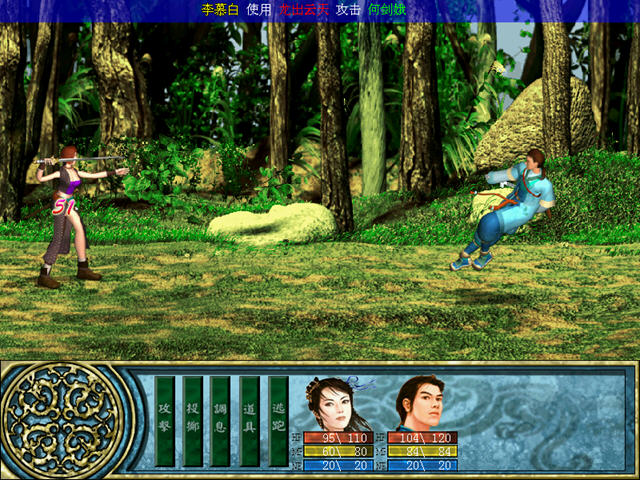
Task: Choose the 攻擊 (Attack) command
Action: pos(165,420)
